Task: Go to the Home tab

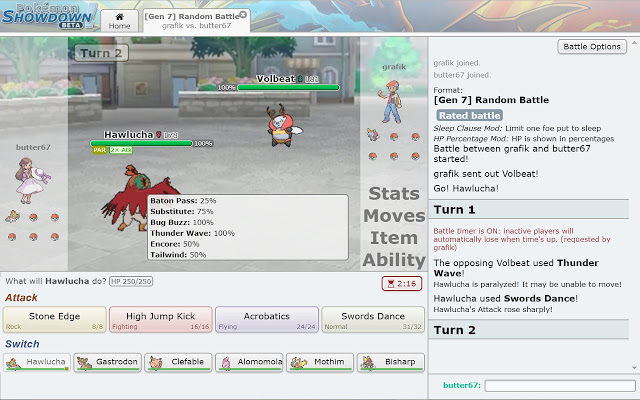Action: [x=120, y=21]
